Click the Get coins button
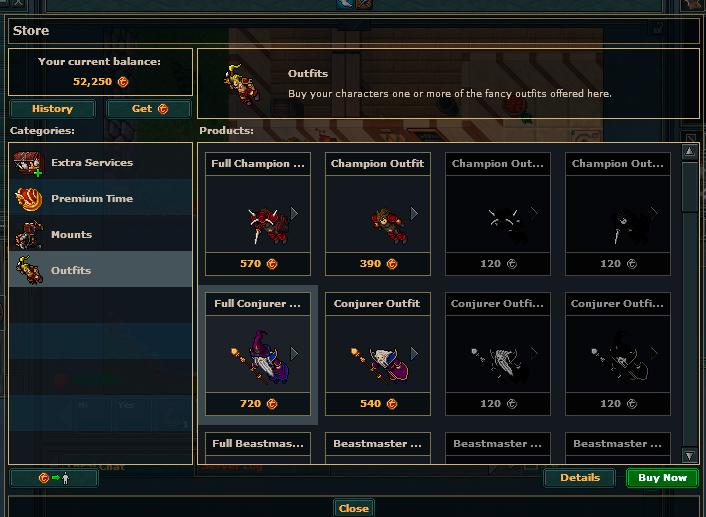Screen dimensions: 706x517 [x=149, y=109]
